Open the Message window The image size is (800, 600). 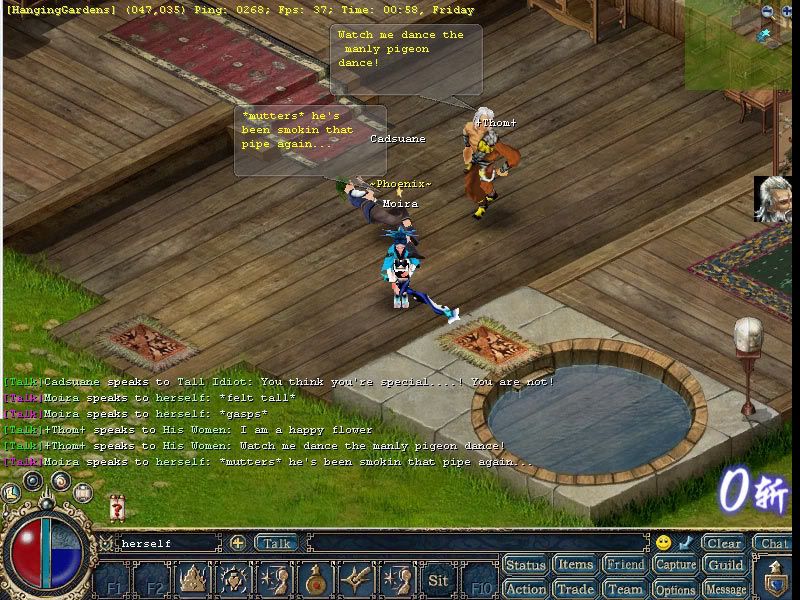click(726, 589)
